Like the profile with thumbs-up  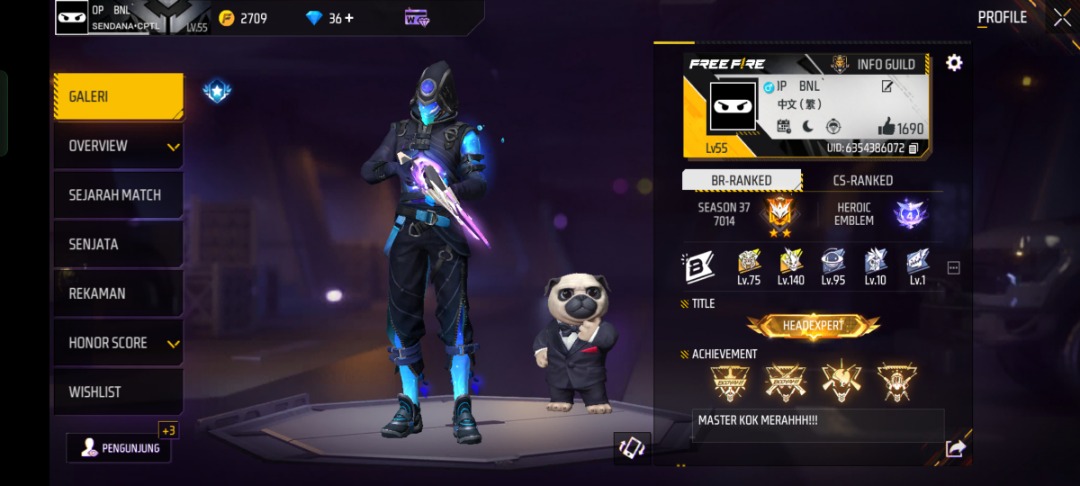point(887,127)
